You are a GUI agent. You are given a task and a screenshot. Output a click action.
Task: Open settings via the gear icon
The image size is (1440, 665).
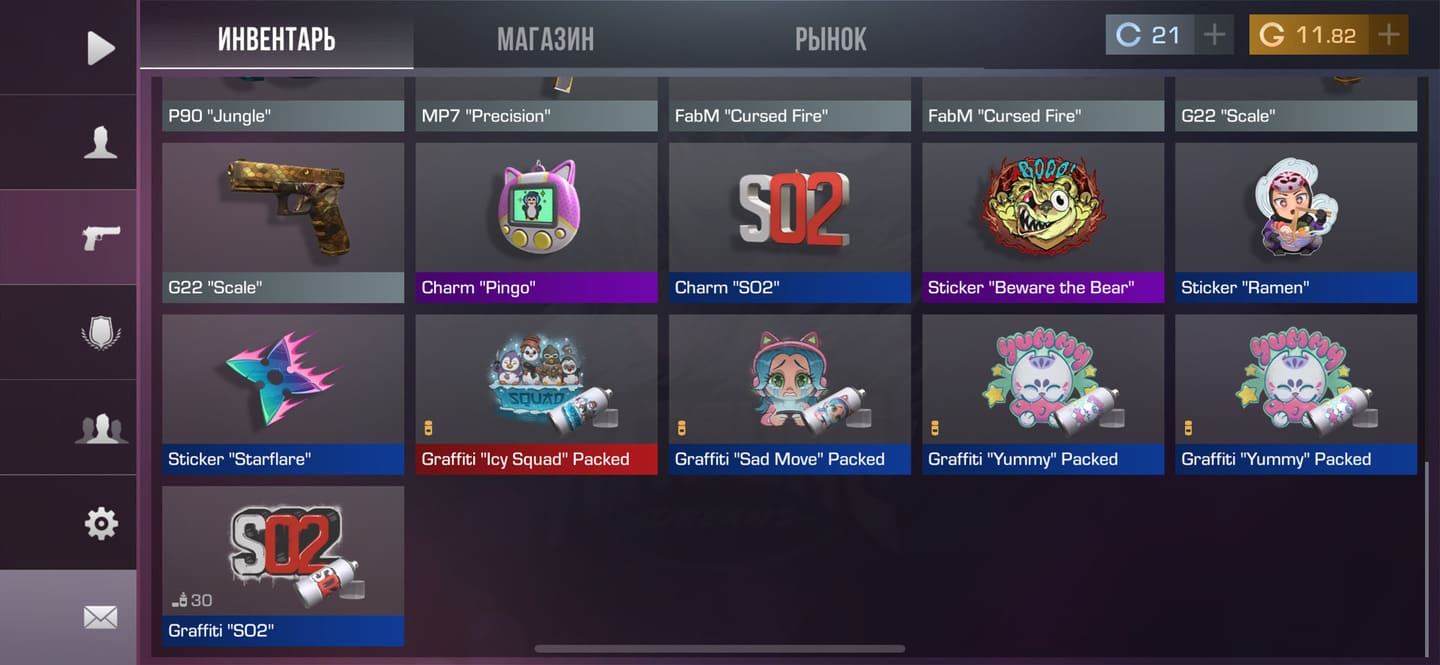point(100,523)
